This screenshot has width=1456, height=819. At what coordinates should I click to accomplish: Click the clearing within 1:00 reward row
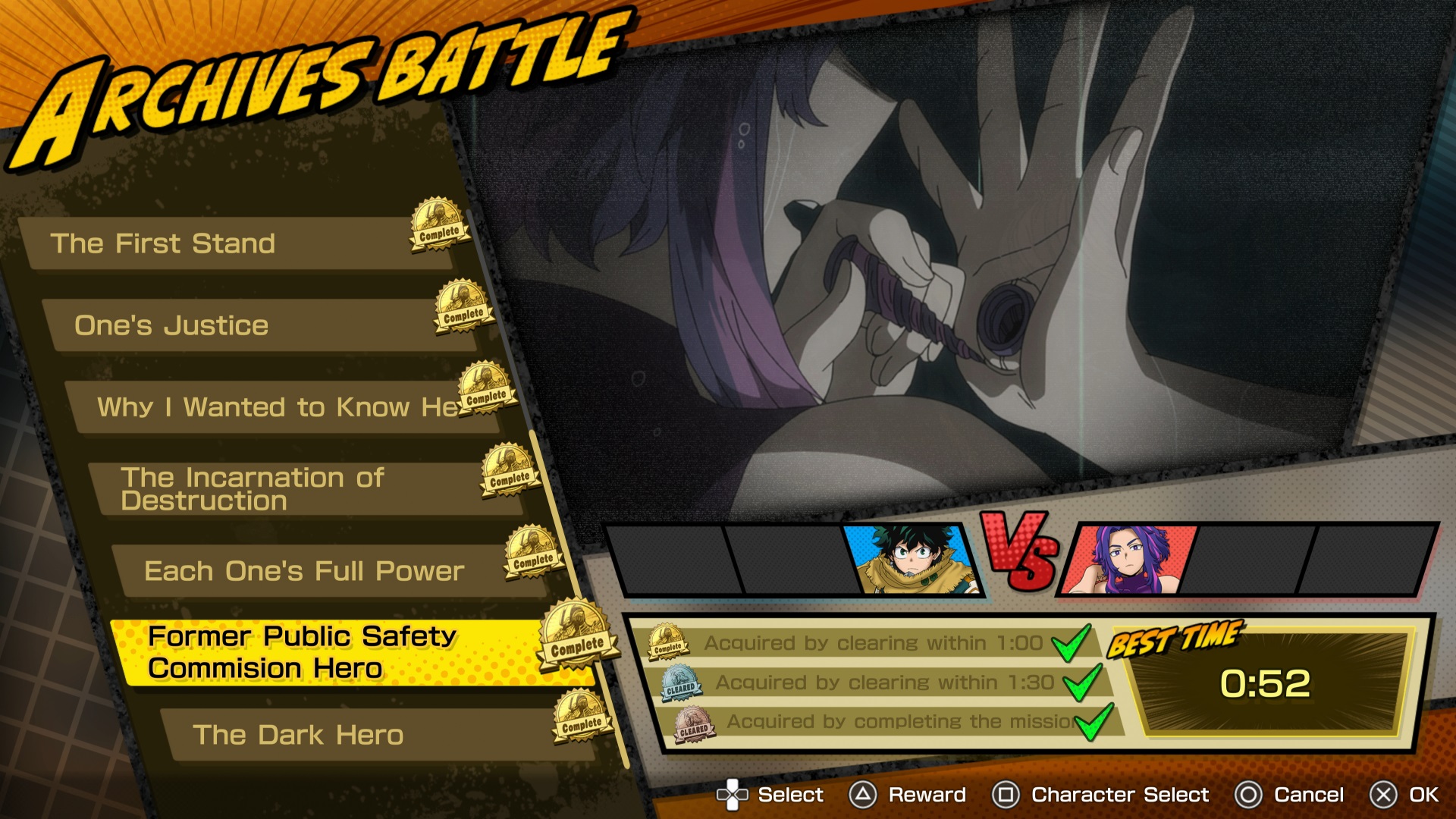pyautogui.click(x=872, y=643)
